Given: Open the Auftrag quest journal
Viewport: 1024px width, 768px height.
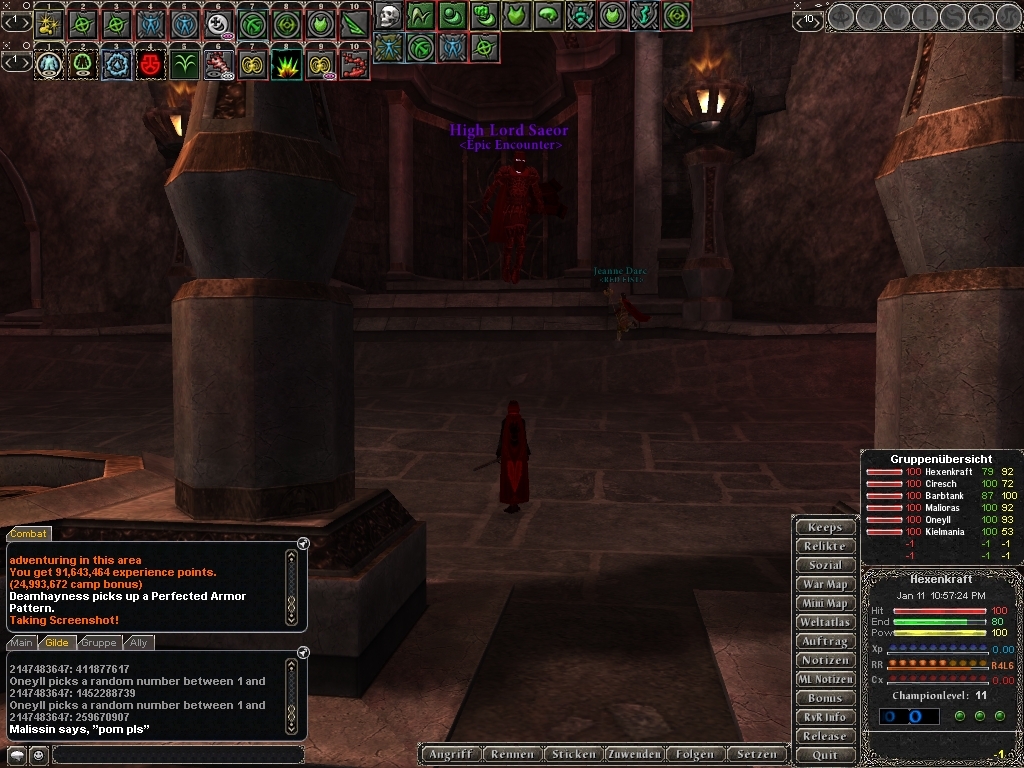Looking at the screenshot, I should coord(825,641).
